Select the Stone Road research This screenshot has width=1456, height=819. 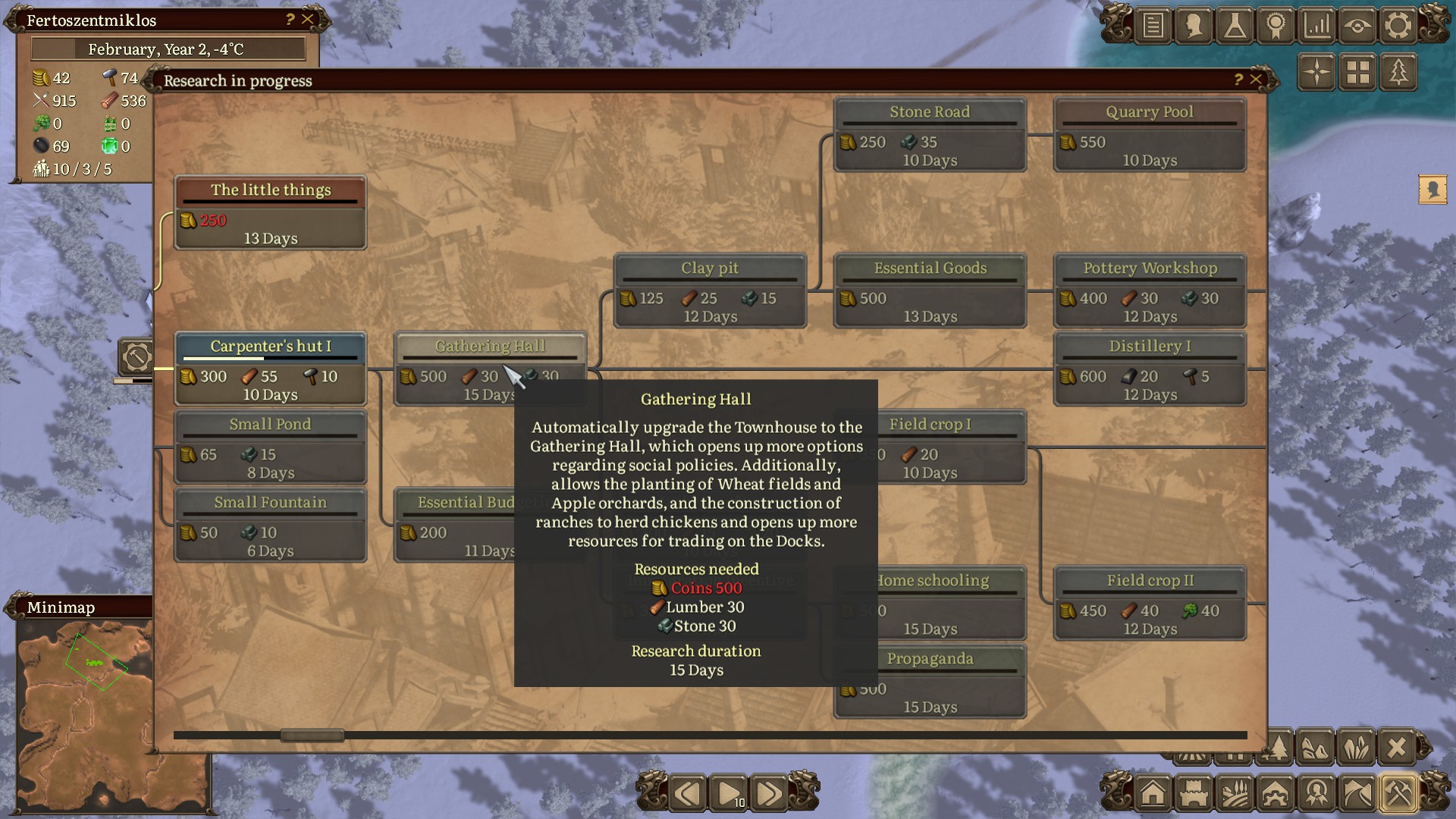point(930,135)
